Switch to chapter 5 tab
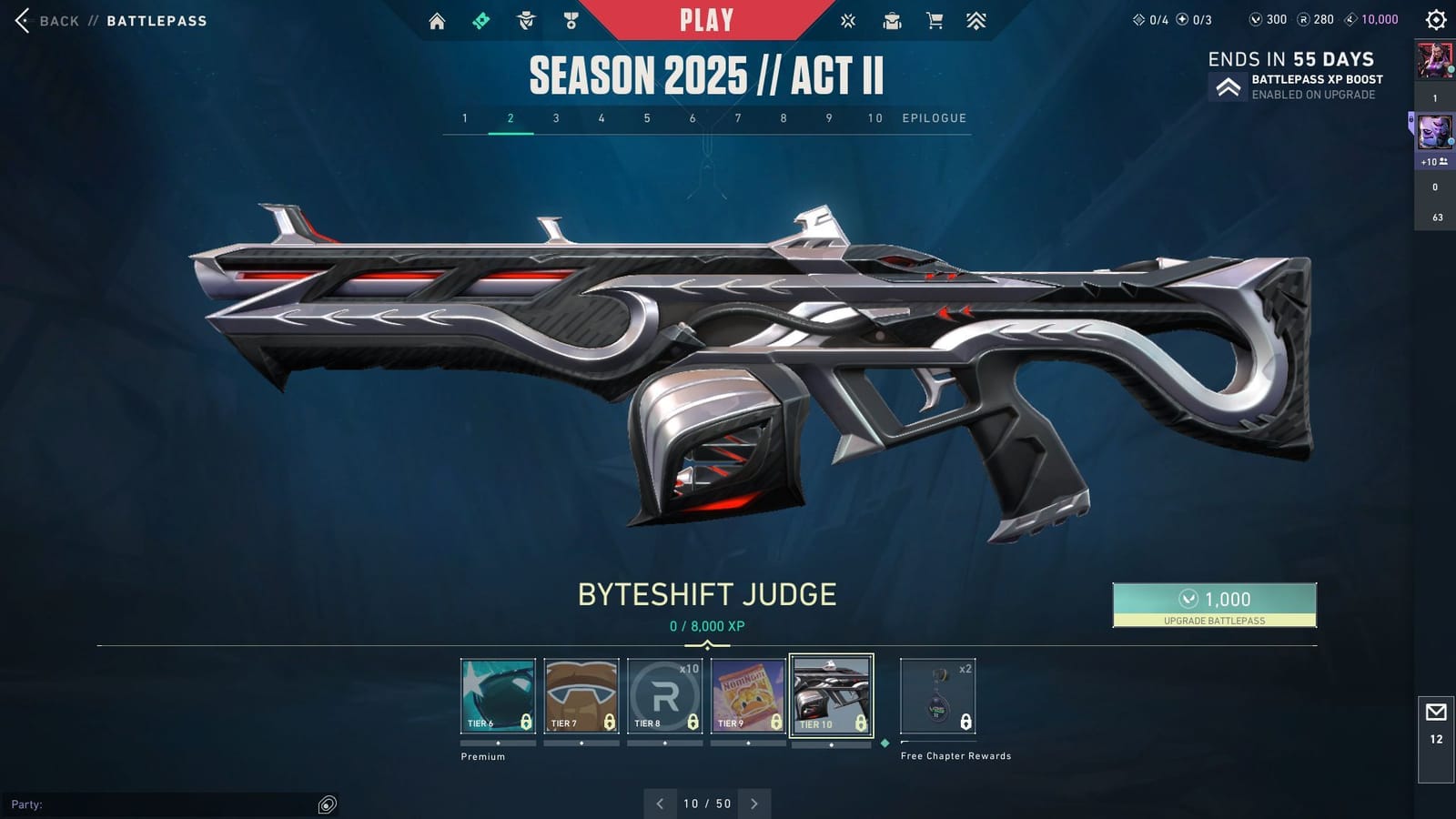1456x819 pixels. pyautogui.click(x=647, y=117)
